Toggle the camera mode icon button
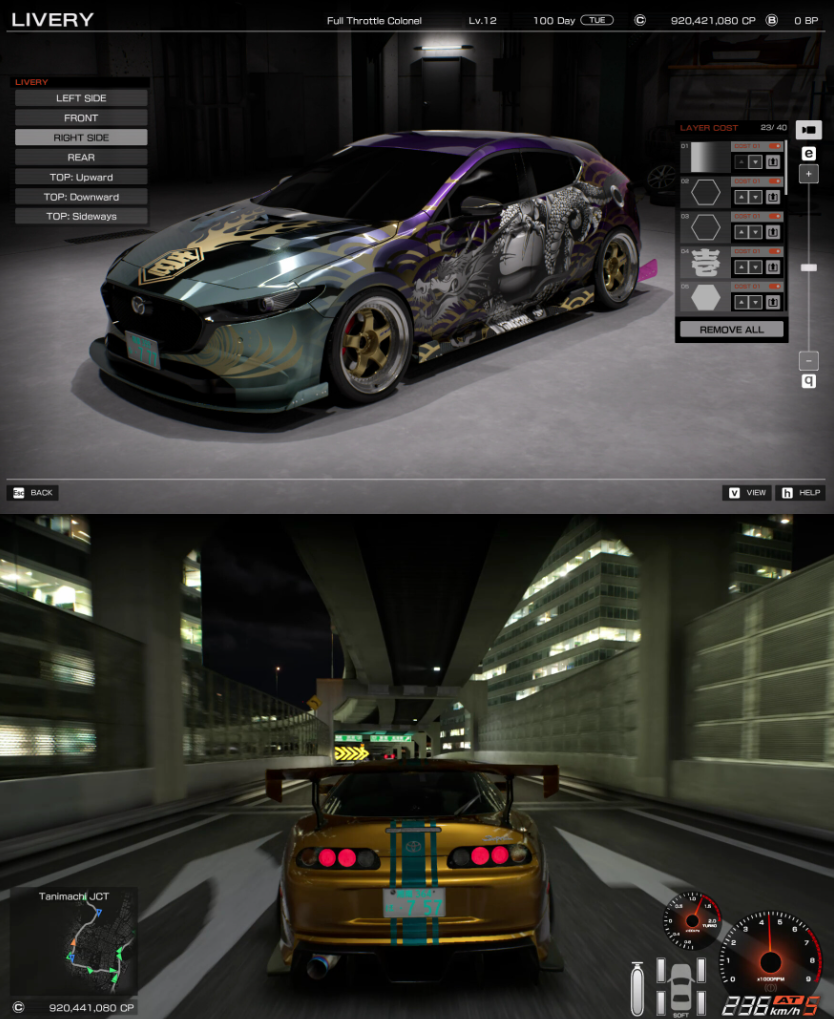This screenshot has width=834, height=1019. tap(808, 129)
